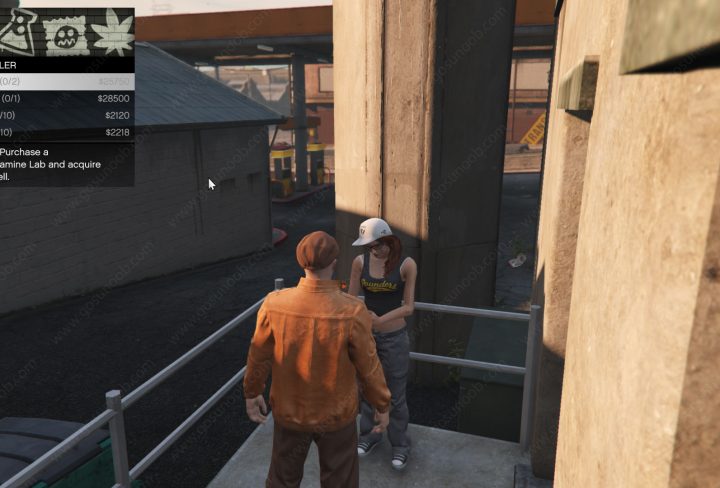
Task: Choose the $28500 dealer menu row
Action: click(x=66, y=99)
